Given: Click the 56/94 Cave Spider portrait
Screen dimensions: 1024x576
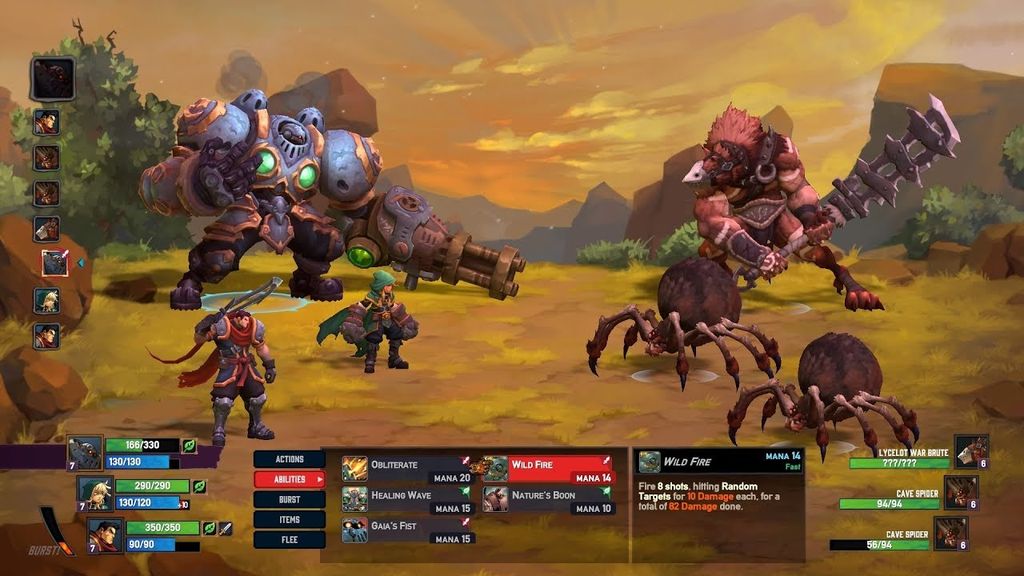Looking at the screenshot, I should [x=950, y=533].
